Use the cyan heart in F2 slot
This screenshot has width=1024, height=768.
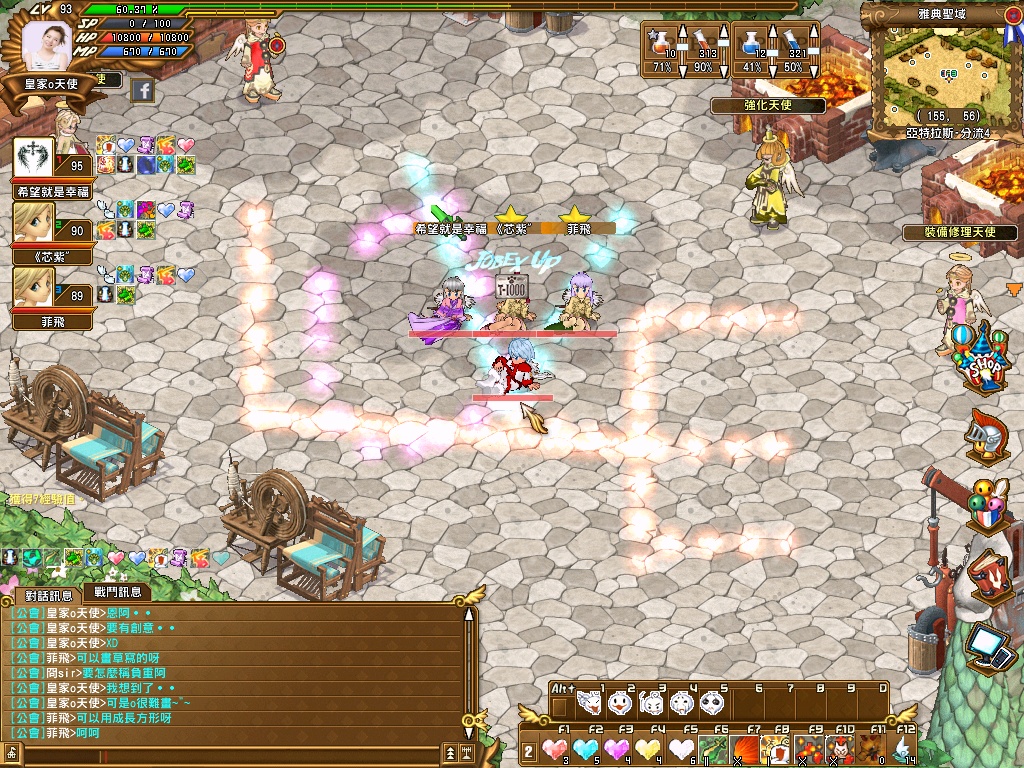(586, 748)
